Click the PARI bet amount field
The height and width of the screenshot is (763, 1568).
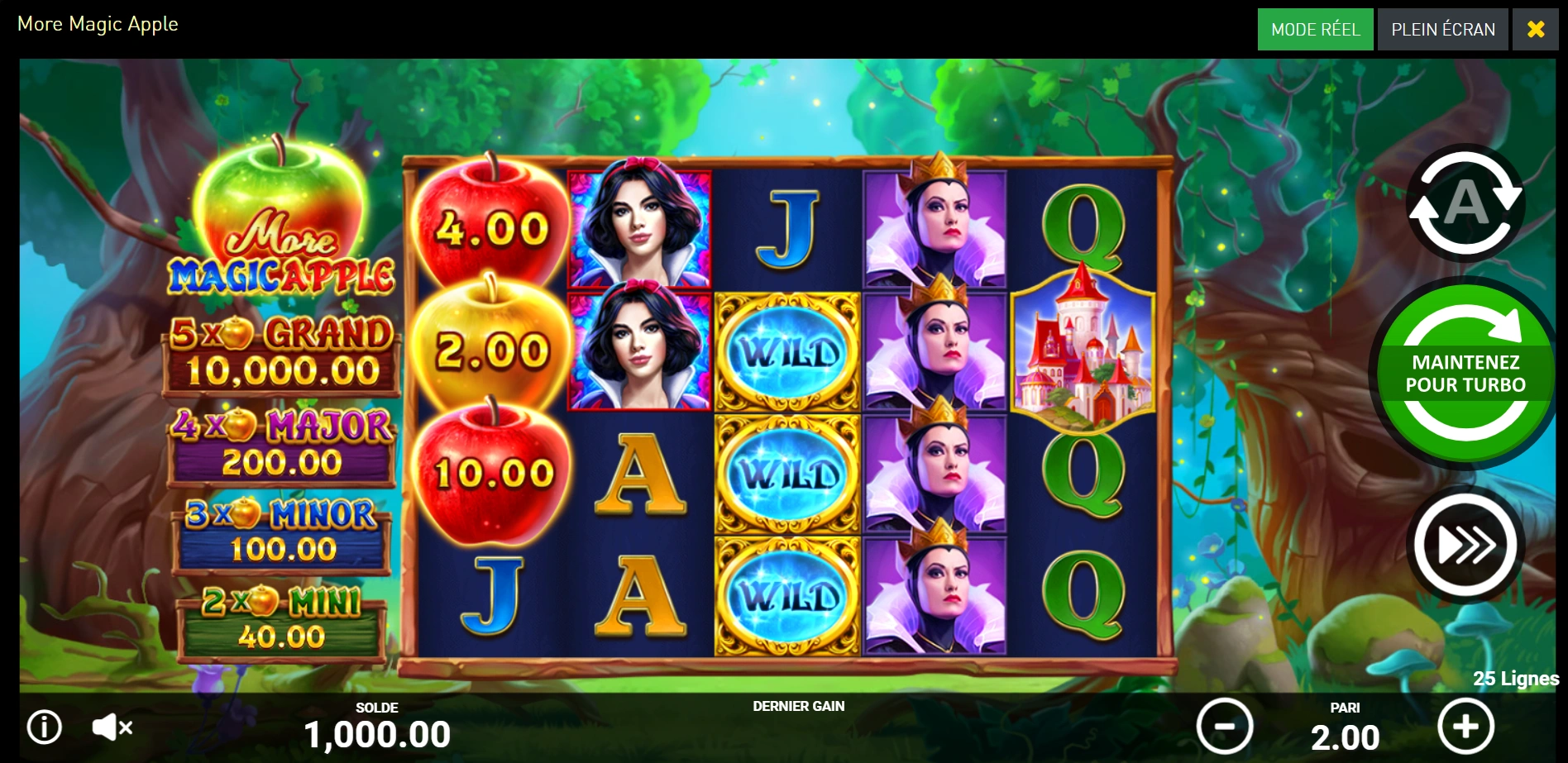point(1346,734)
